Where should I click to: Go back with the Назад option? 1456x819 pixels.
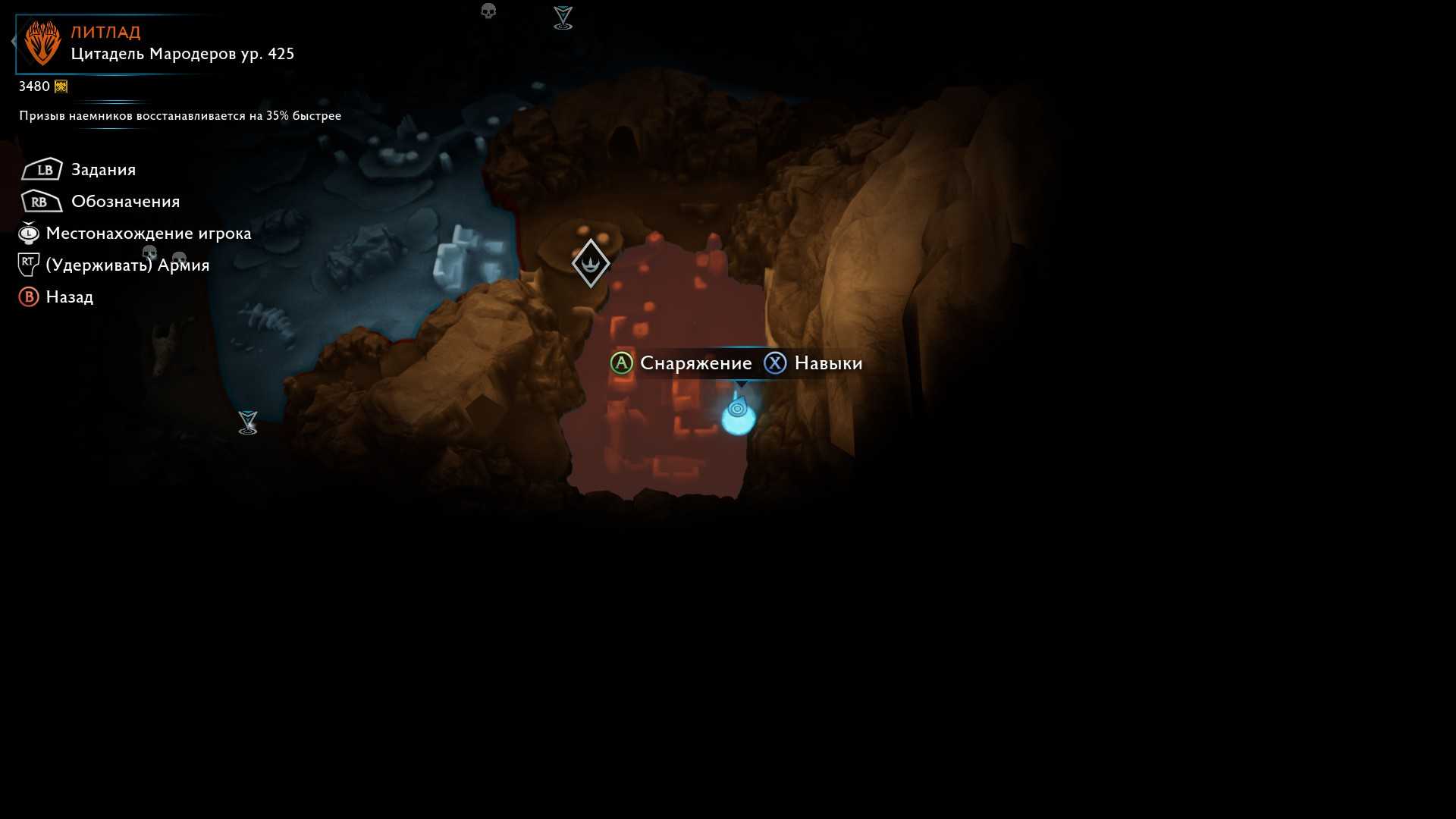pyautogui.click(x=69, y=297)
